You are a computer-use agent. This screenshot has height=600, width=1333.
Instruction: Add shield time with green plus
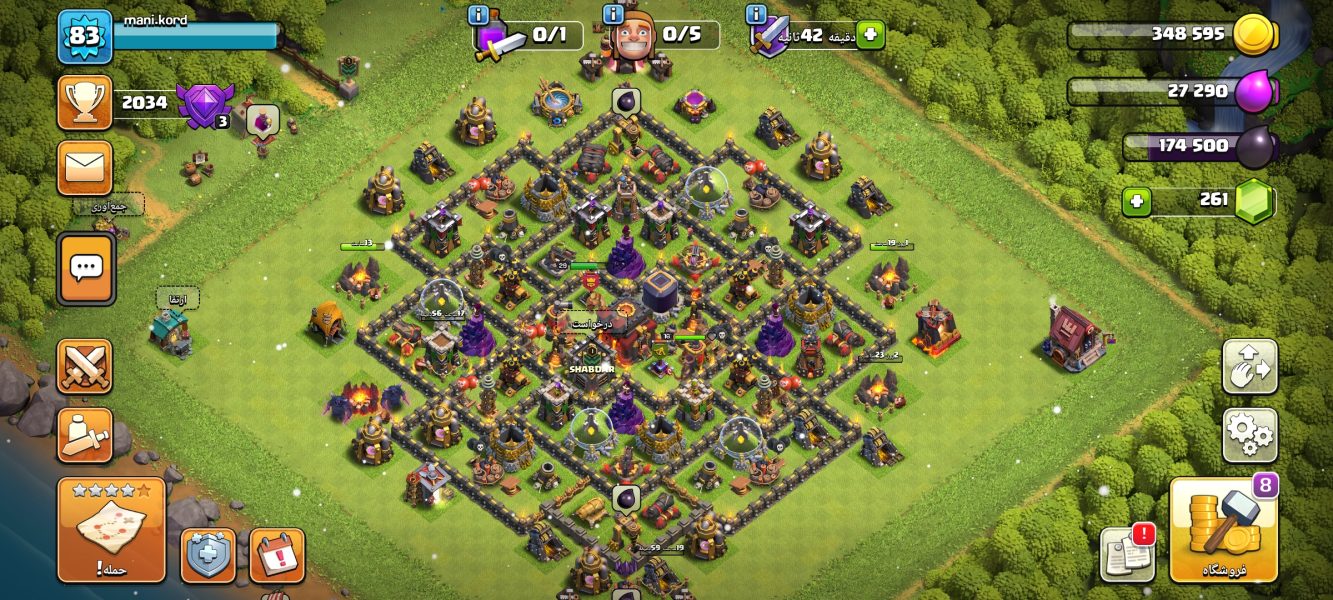869,35
